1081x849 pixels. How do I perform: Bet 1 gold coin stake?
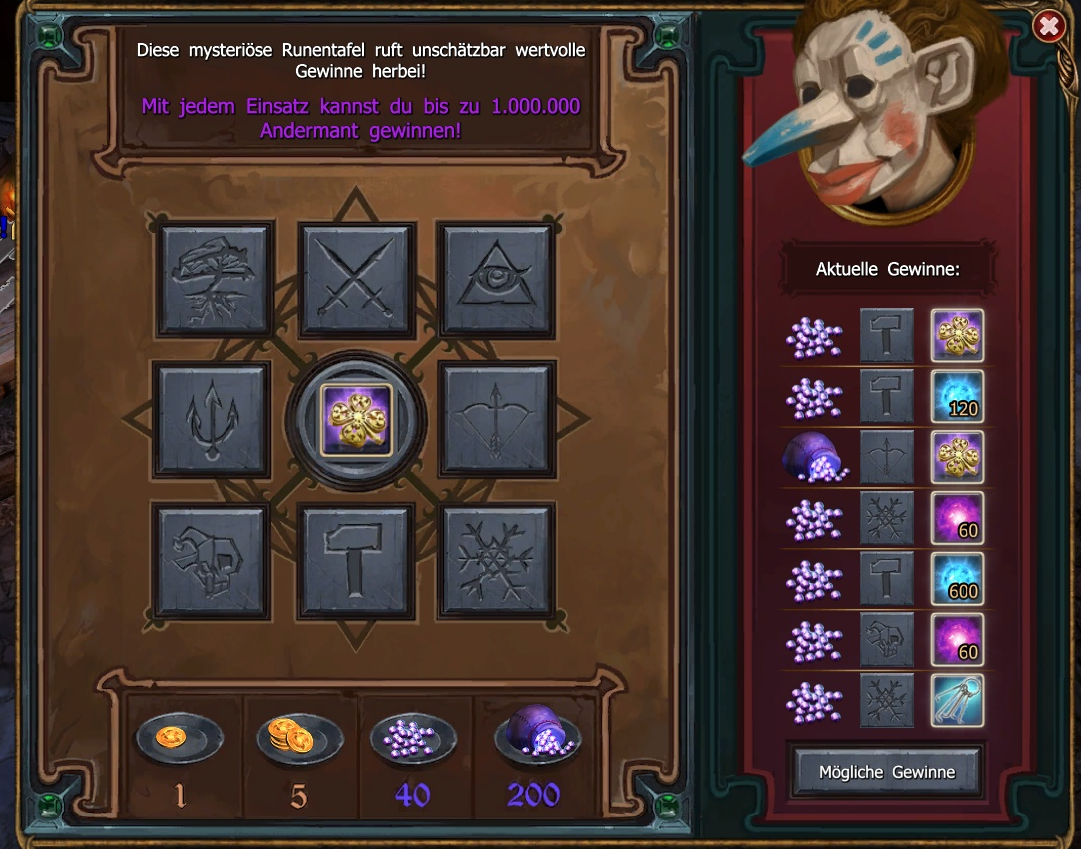(x=180, y=740)
